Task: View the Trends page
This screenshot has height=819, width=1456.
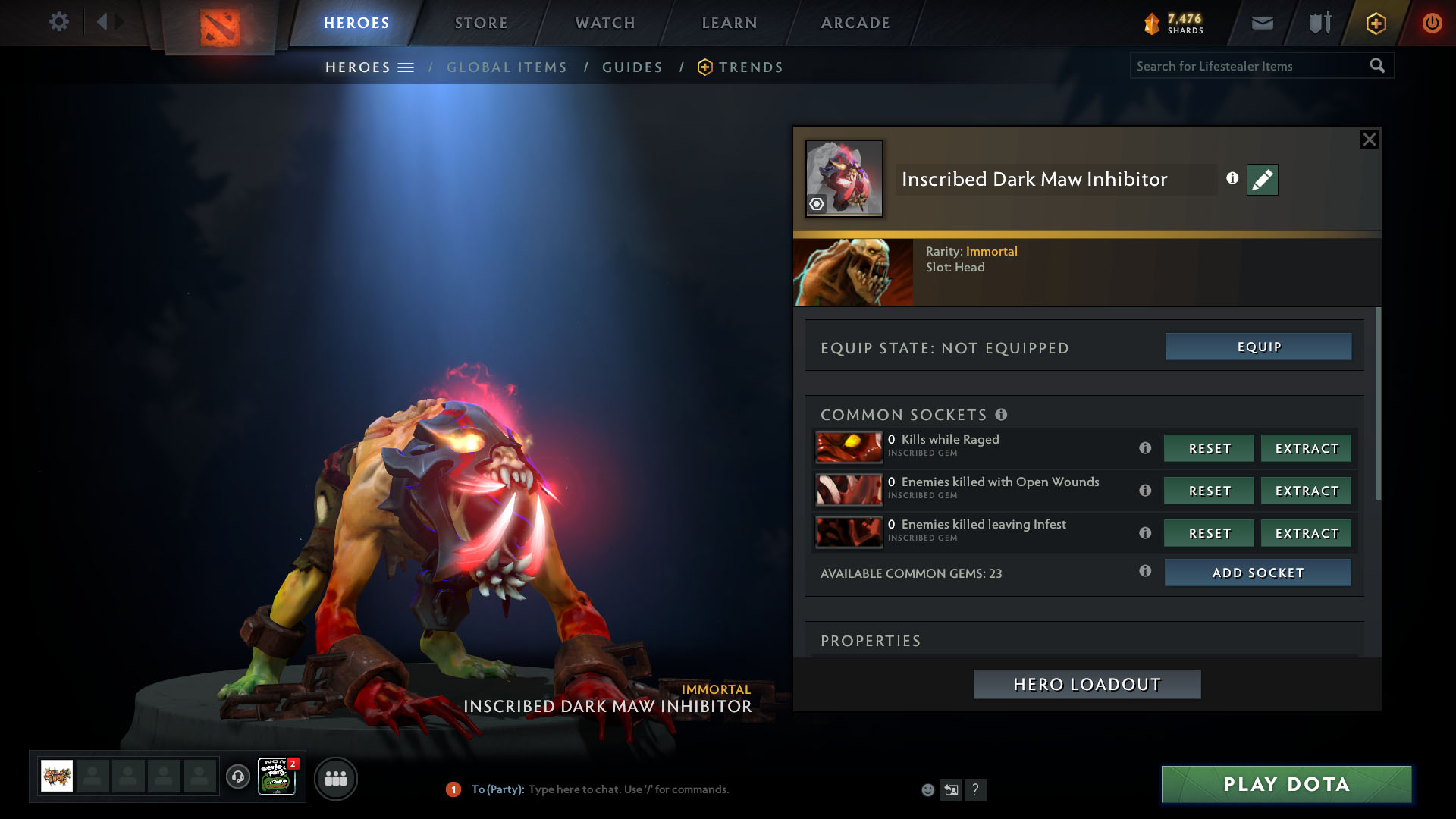Action: point(750,67)
